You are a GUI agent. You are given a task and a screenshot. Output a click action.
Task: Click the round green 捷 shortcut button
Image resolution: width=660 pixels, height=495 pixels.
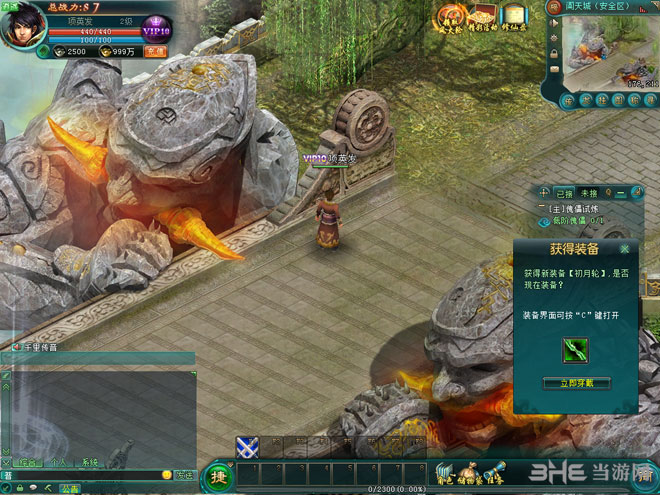217,476
